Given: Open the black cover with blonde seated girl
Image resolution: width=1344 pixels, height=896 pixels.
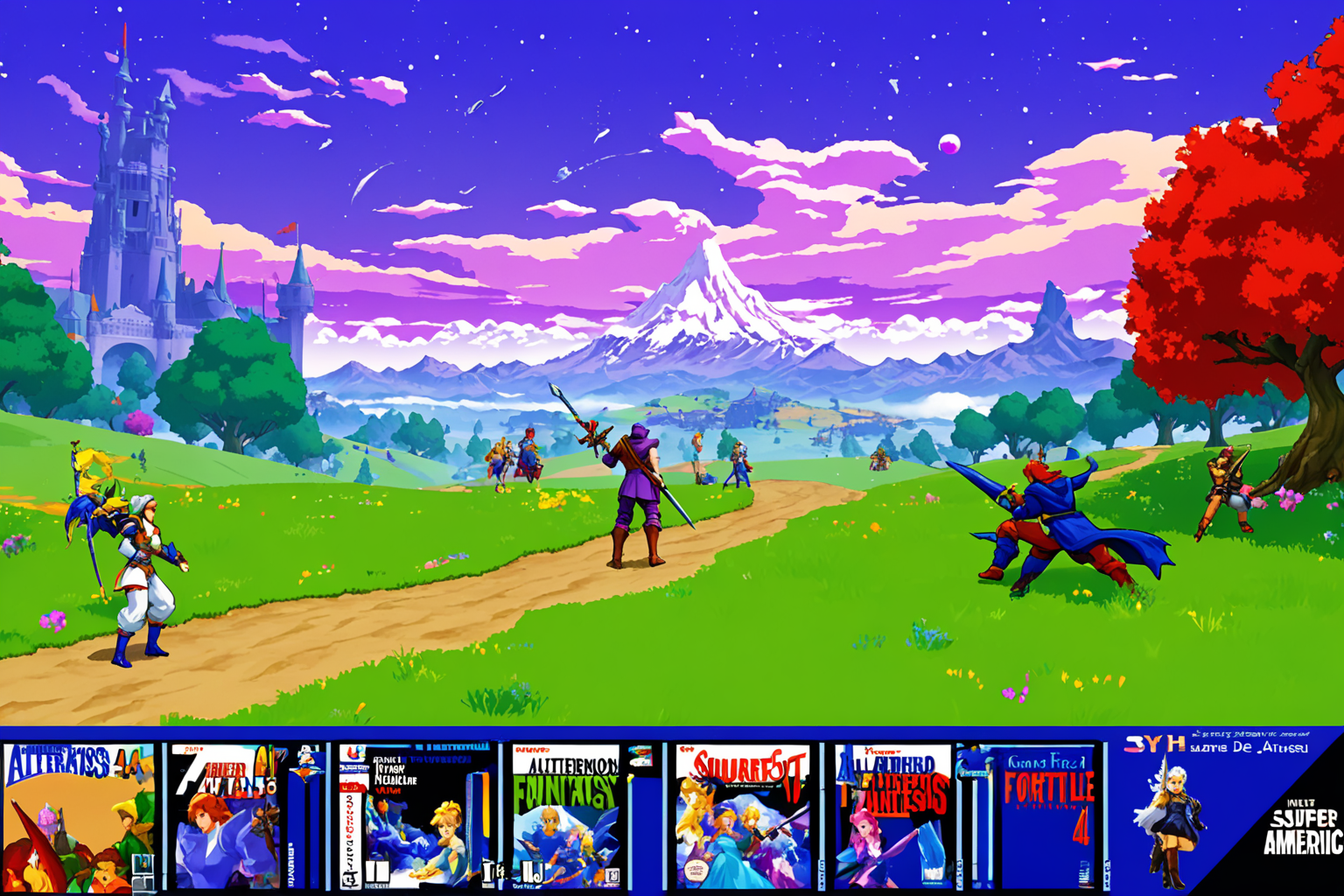Looking at the screenshot, I should pos(413,816).
